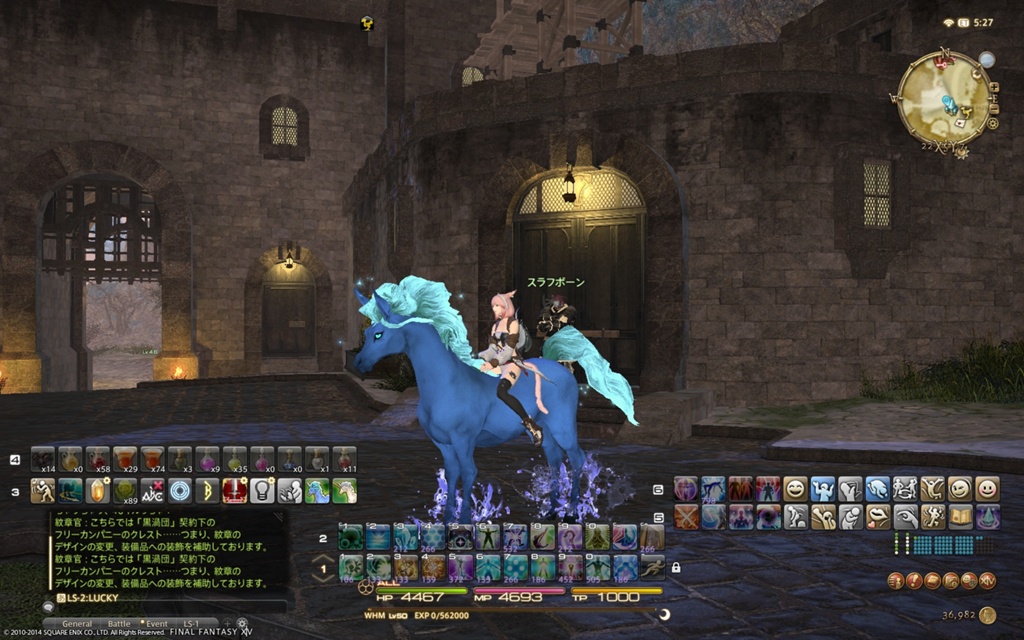Activate the sprint running-figure action

pos(651,567)
